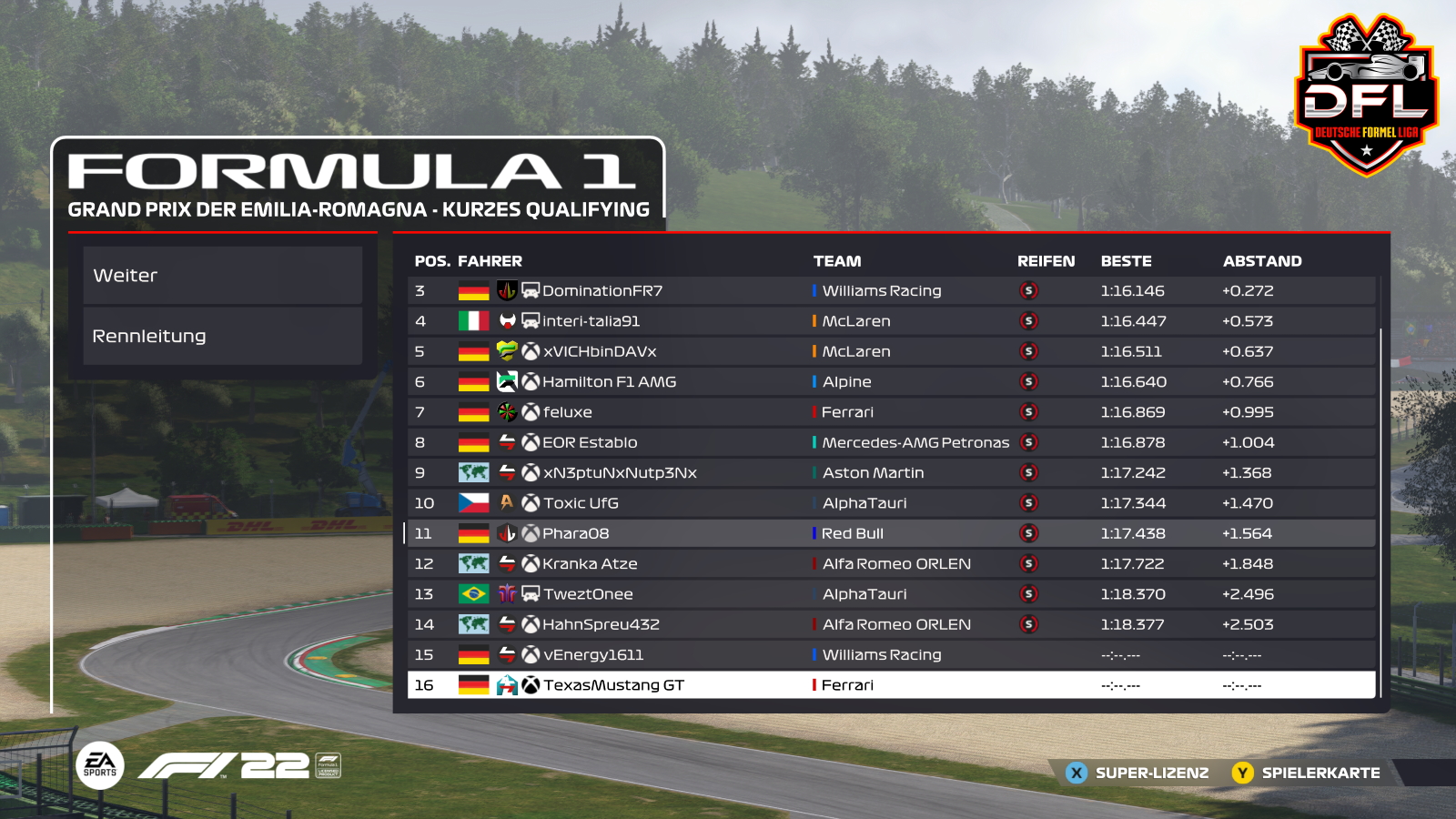The image size is (1456, 819).
Task: Select HahnSpreu432 results row
Action: 891,624
